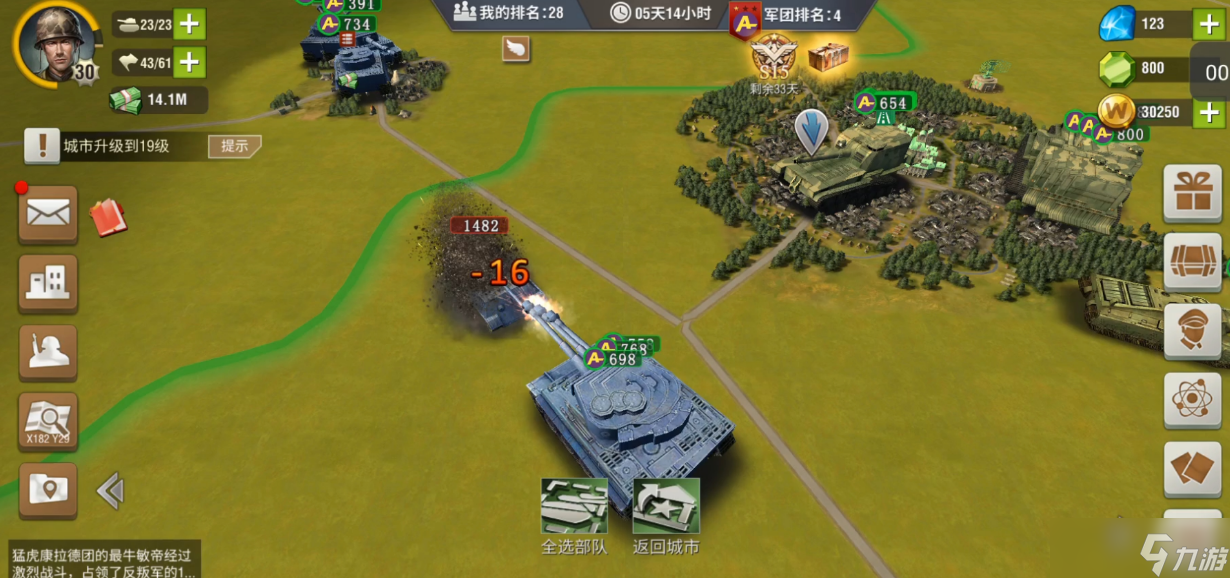Viewport: 1230px width, 578px height.
Task: Buy more blue diamonds
Action: [x=1208, y=24]
